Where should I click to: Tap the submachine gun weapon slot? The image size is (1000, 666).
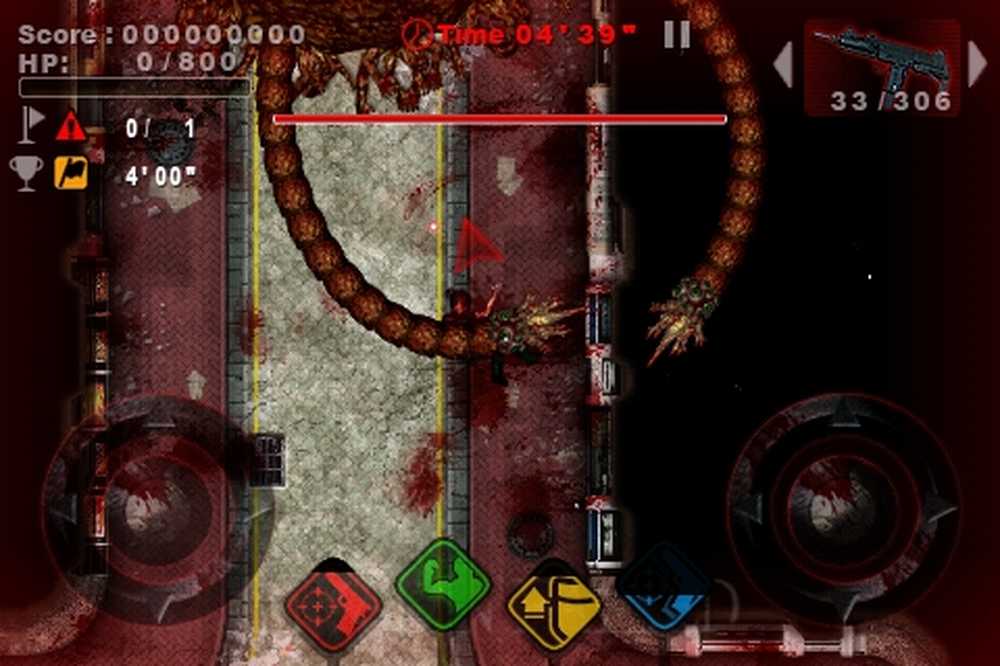[x=880, y=66]
